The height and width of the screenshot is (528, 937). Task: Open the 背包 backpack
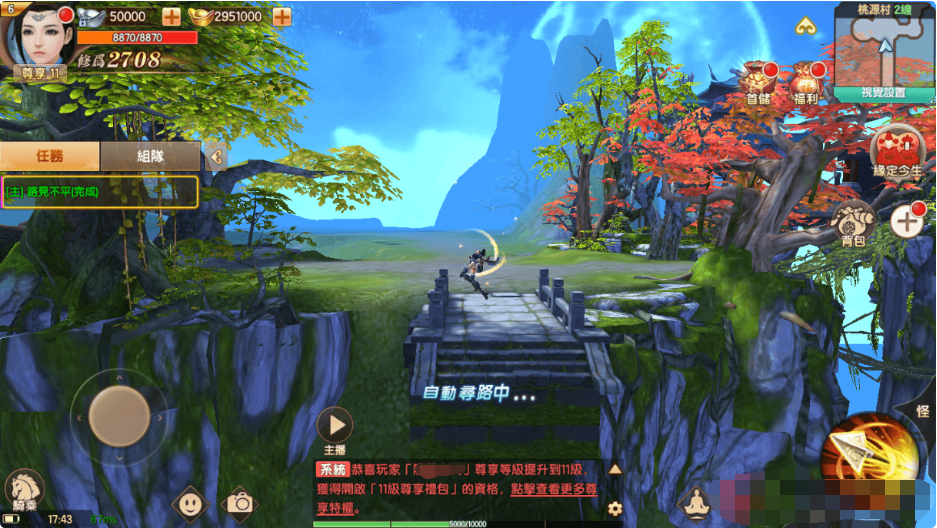852,222
